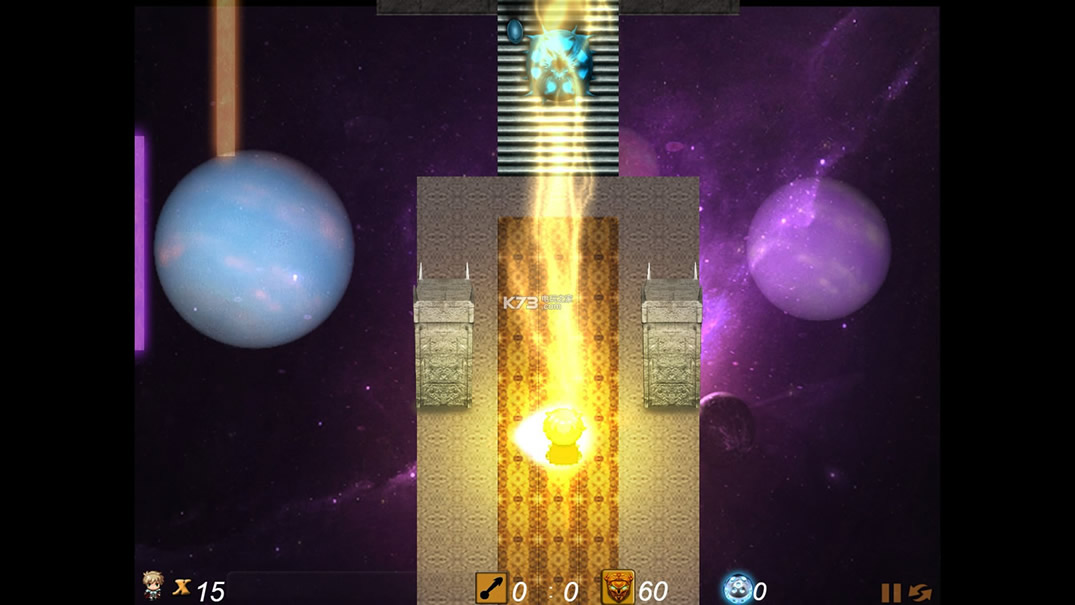Pause the game
The height and width of the screenshot is (605, 1075).
[890, 592]
